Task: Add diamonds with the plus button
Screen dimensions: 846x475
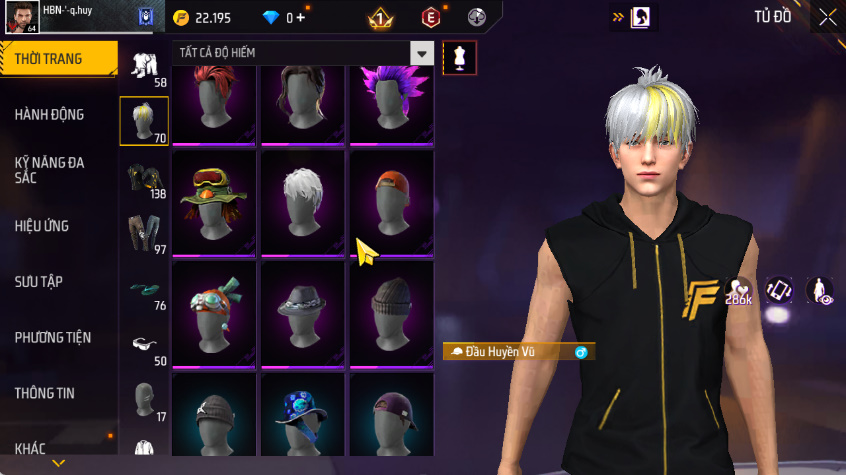Action: pyautogui.click(x=300, y=18)
